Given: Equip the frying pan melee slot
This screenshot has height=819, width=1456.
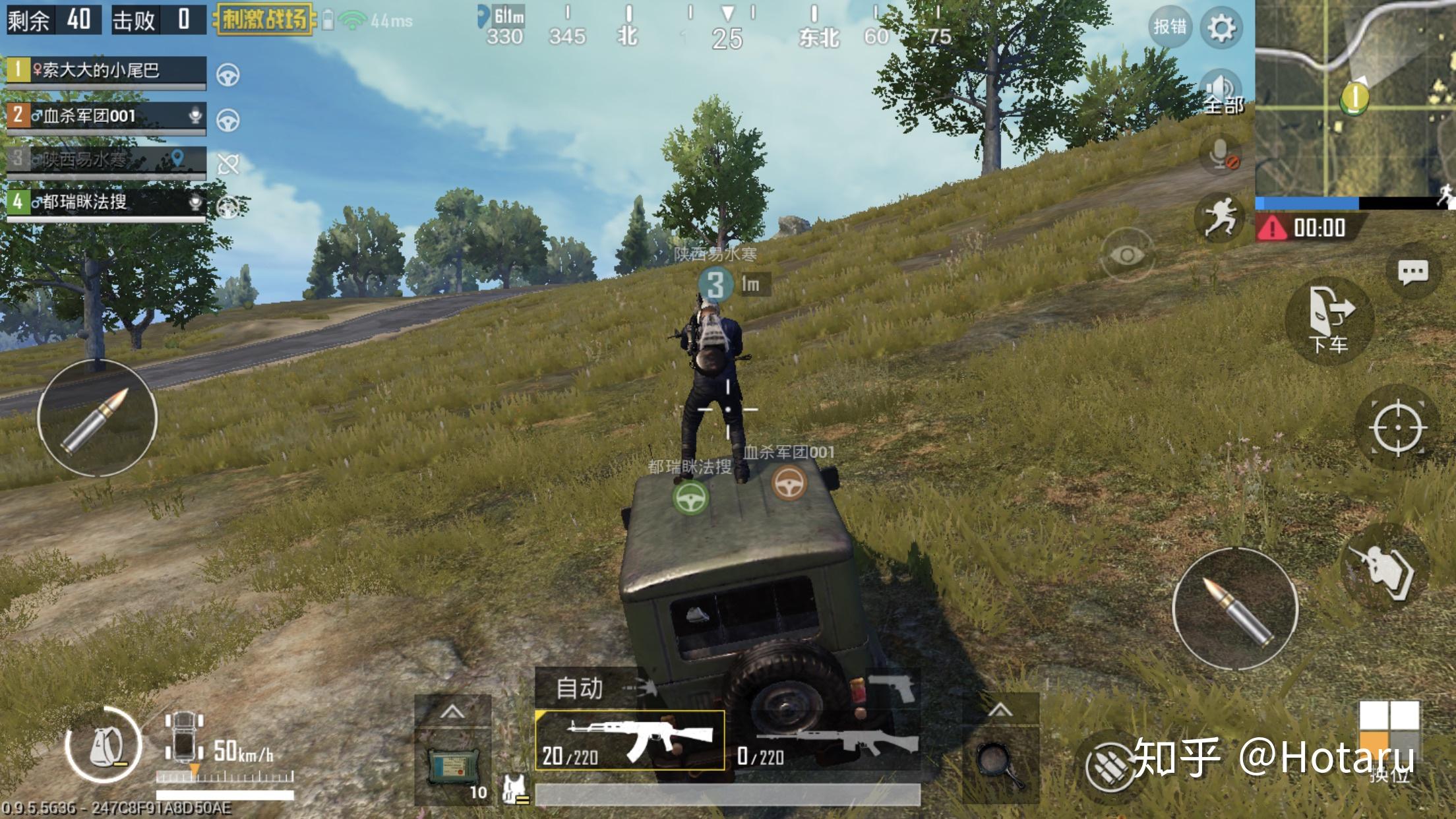Looking at the screenshot, I should click(1000, 764).
